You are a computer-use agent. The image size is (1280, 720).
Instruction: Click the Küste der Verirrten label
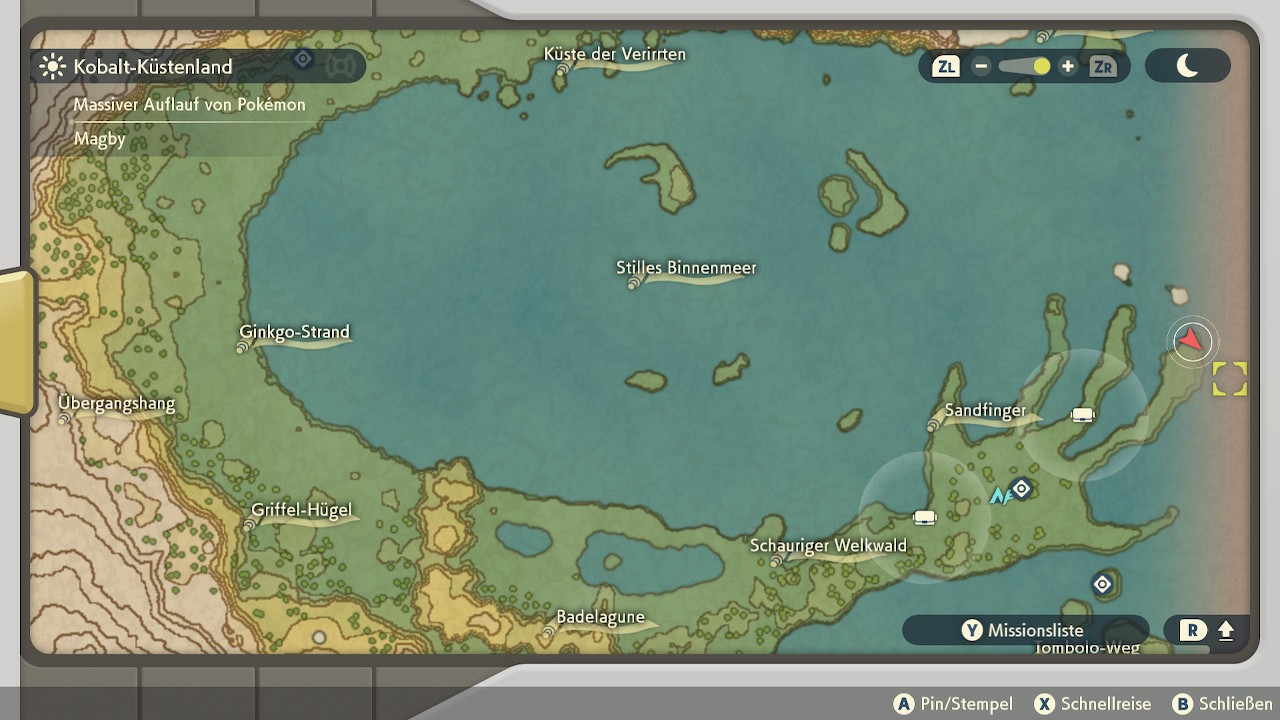pos(615,54)
